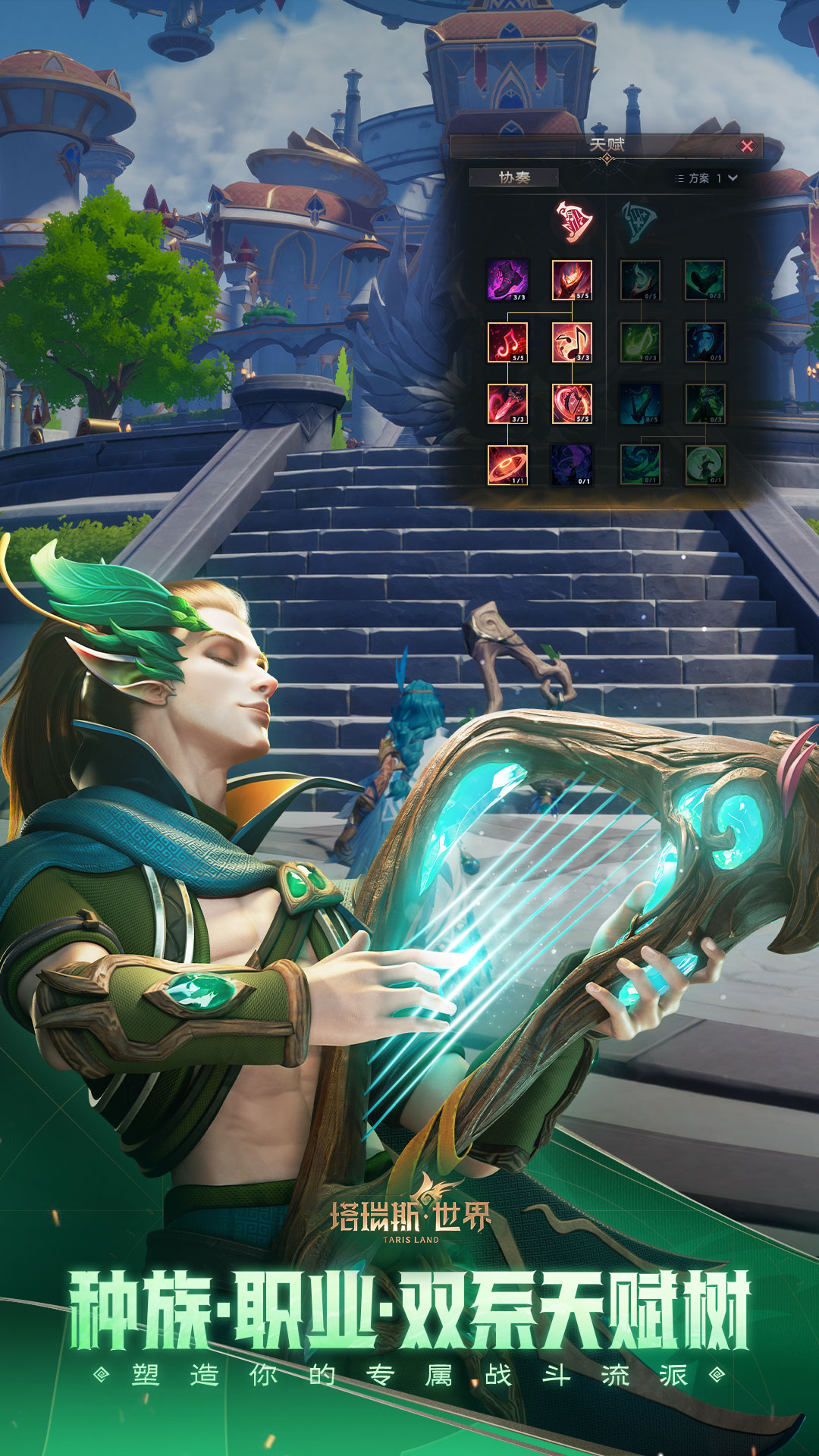Select the flaming hand talent

[572, 280]
